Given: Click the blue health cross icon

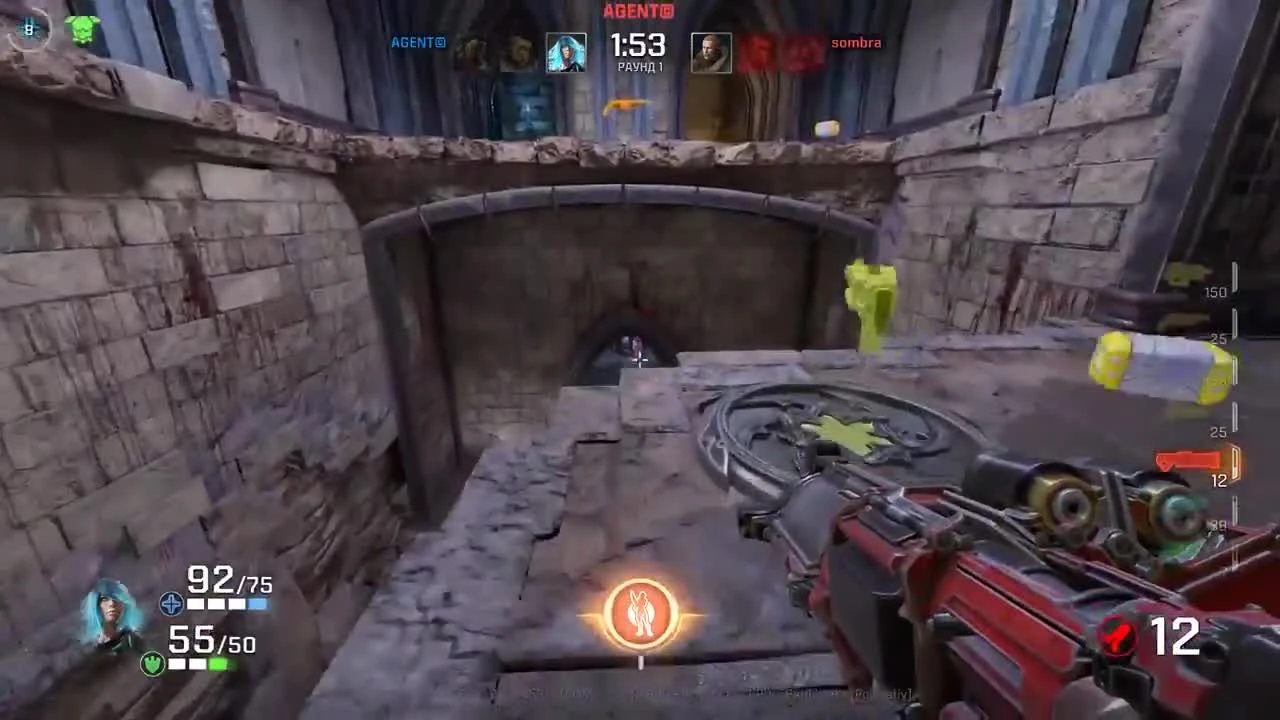Looking at the screenshot, I should (x=171, y=604).
